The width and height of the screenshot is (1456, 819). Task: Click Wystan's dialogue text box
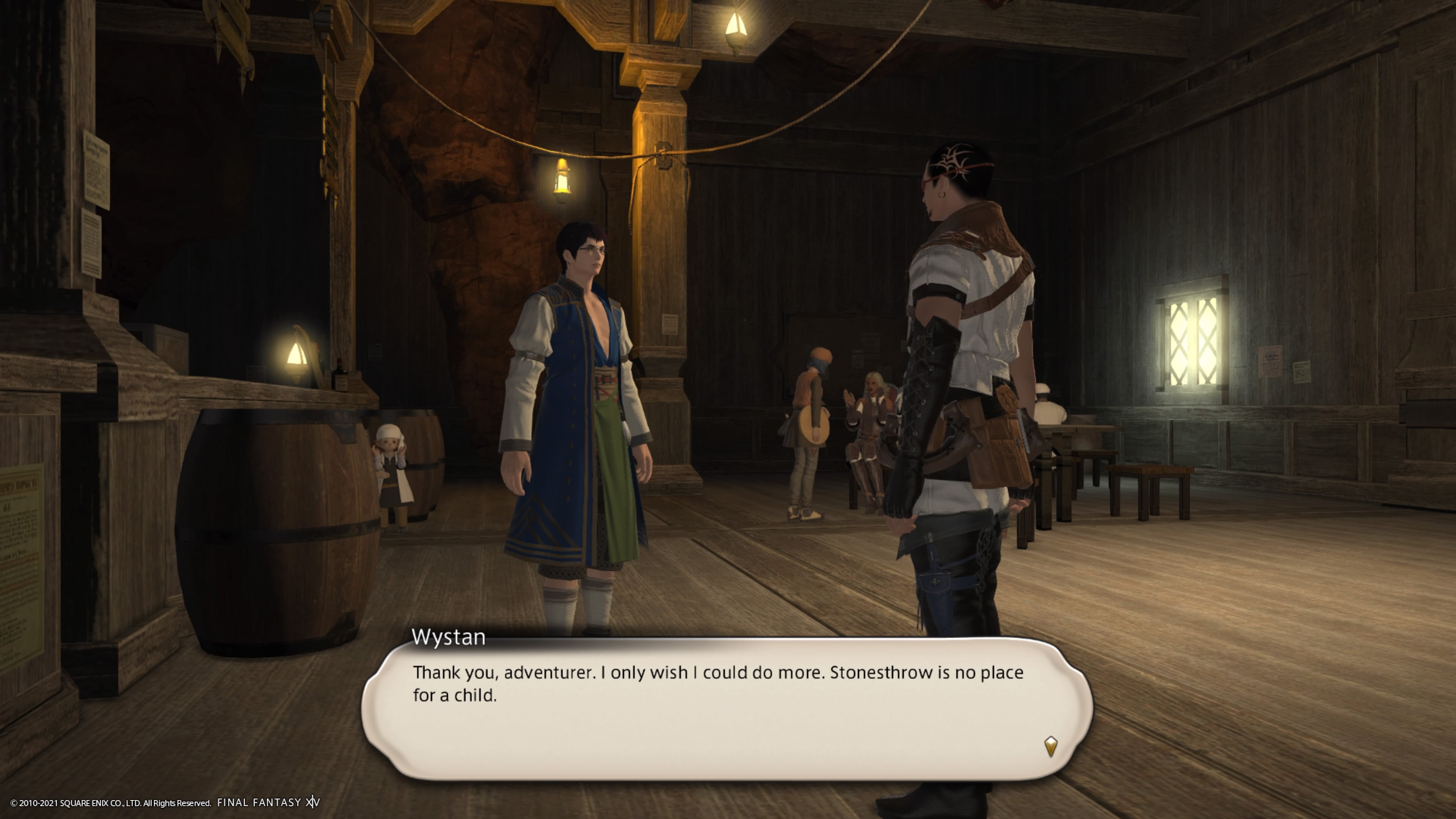click(726, 709)
